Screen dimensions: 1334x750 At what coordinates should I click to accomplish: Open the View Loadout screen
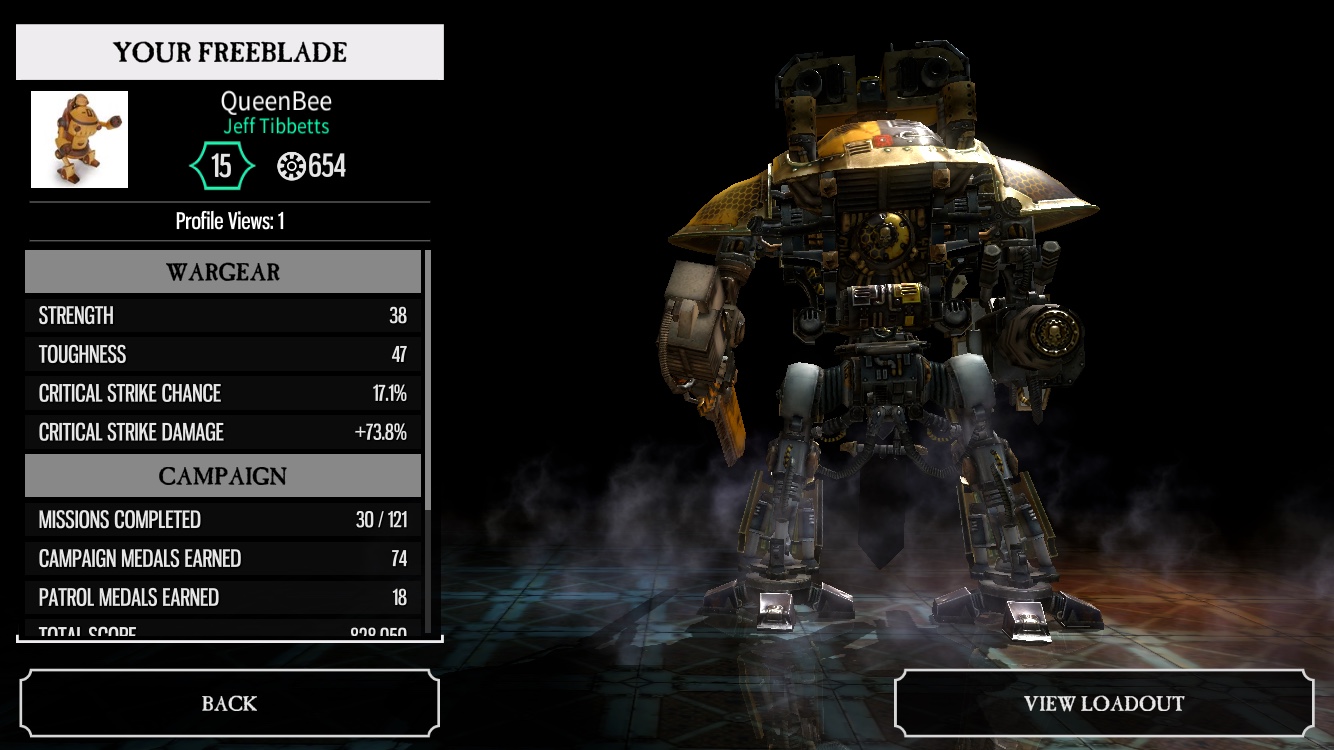point(1103,703)
